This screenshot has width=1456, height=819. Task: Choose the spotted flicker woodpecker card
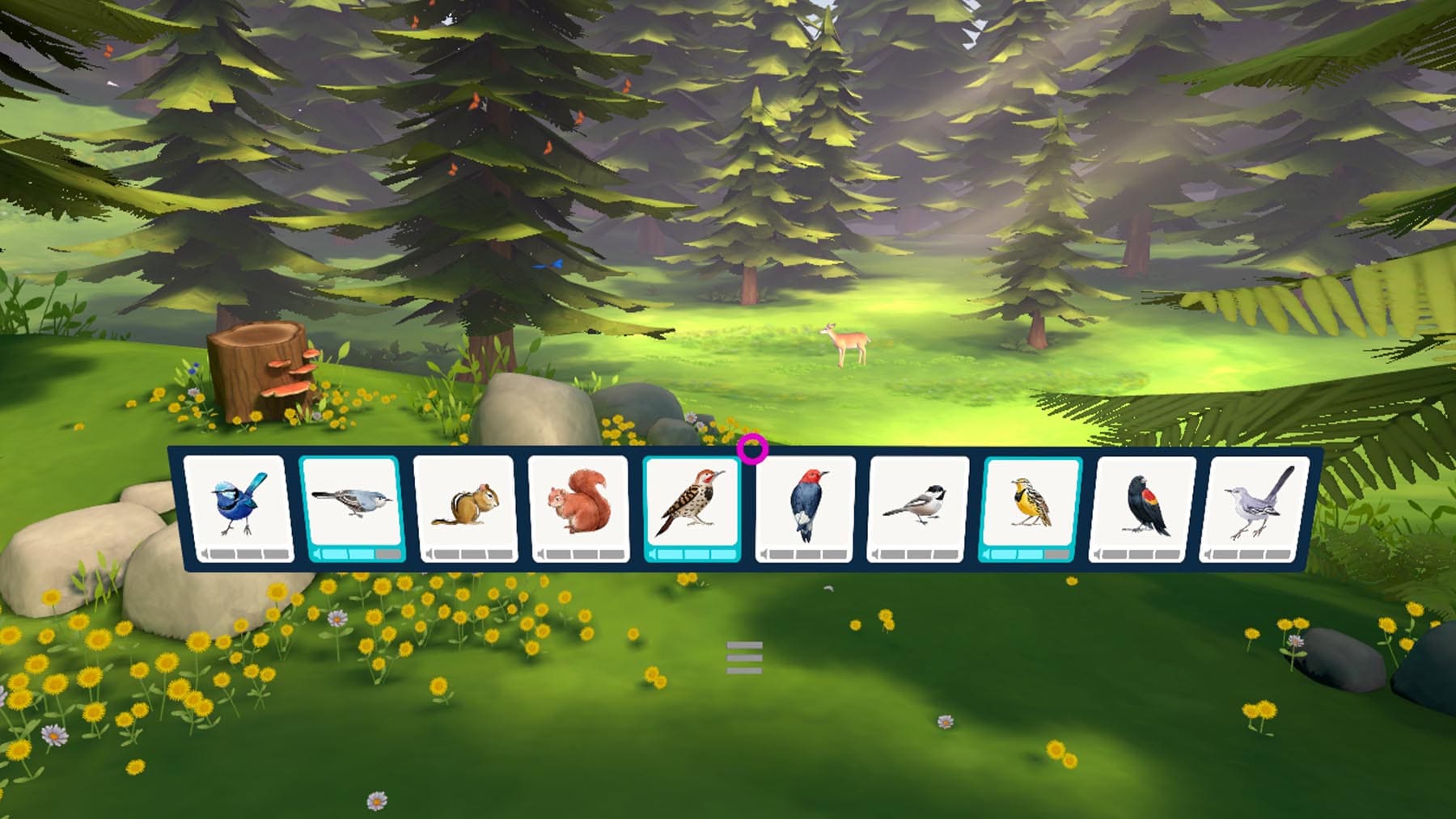point(692,509)
